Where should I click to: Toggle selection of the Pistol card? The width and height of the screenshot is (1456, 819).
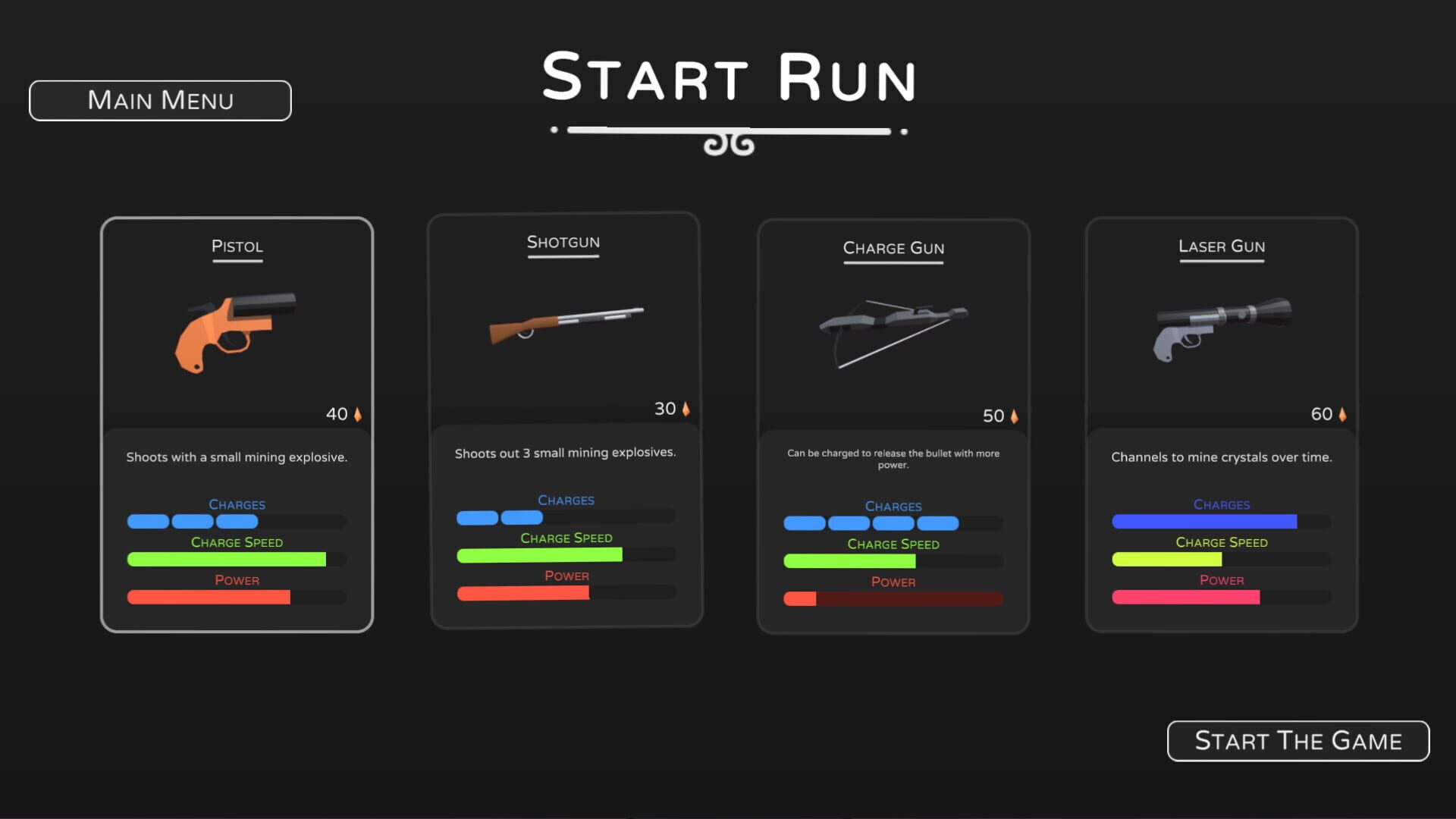(237, 425)
